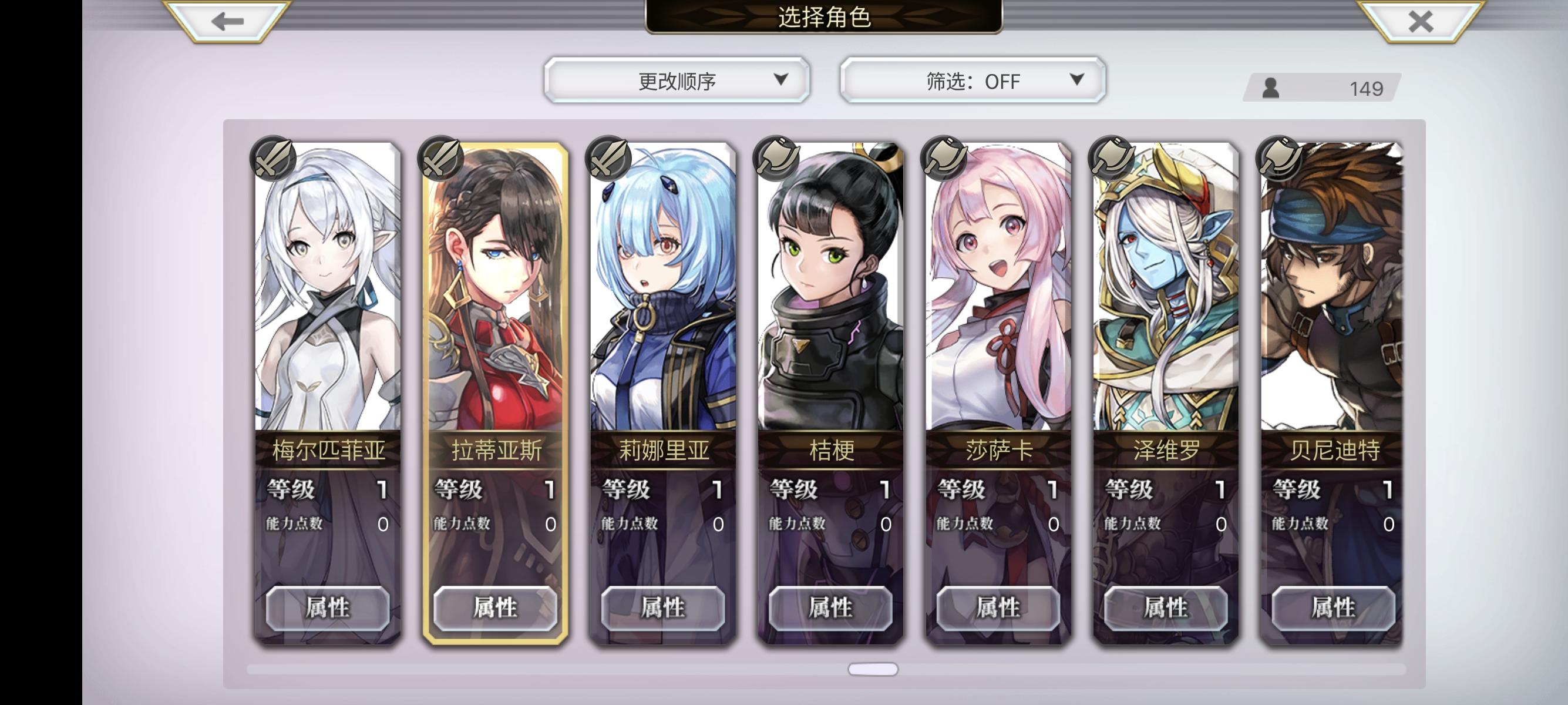This screenshot has height=705, width=1568.
Task: Open 属性 attributes for 梅尔匹菲亚
Action: coord(328,607)
